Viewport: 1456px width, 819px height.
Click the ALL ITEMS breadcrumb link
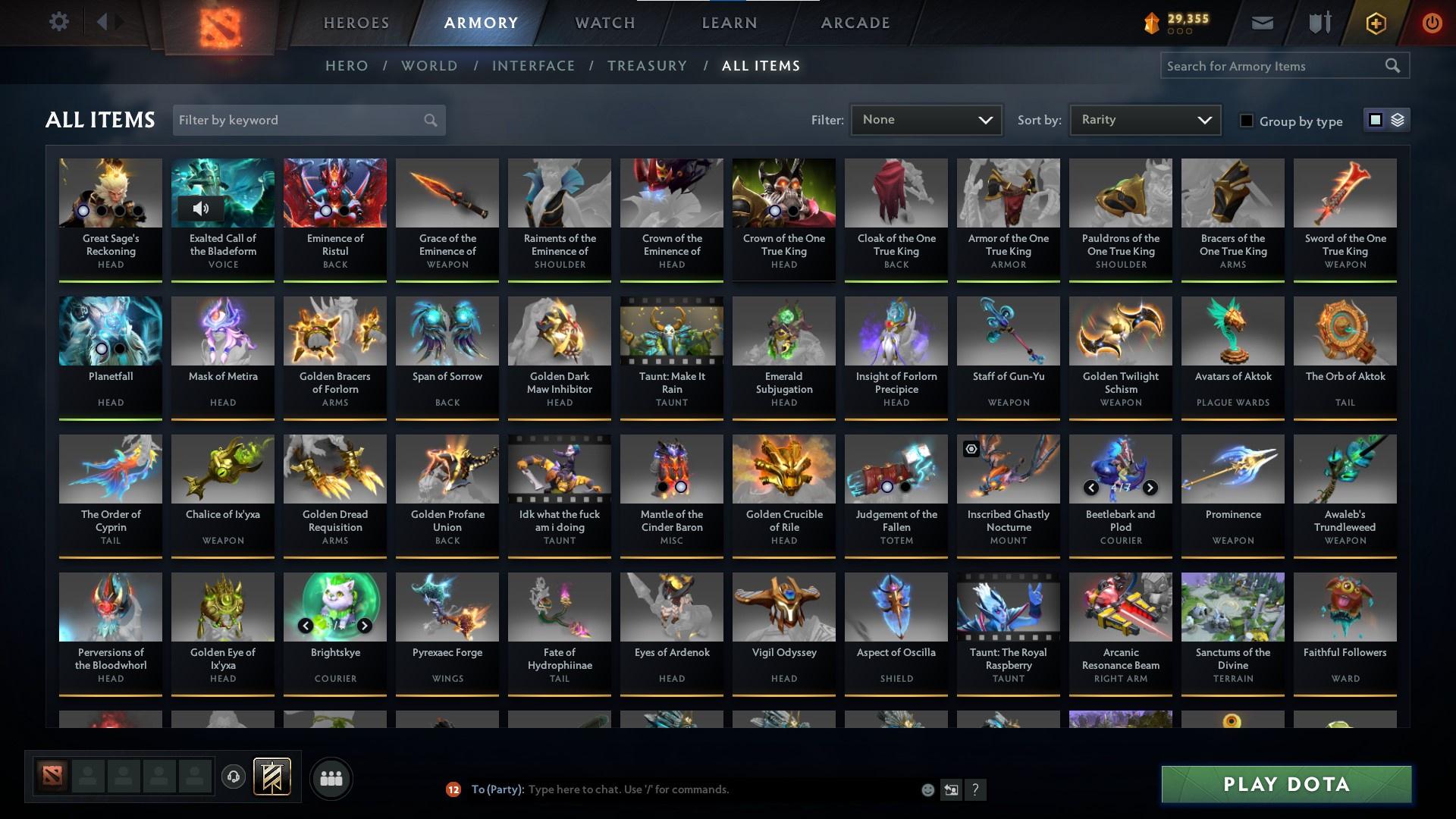[x=761, y=66]
